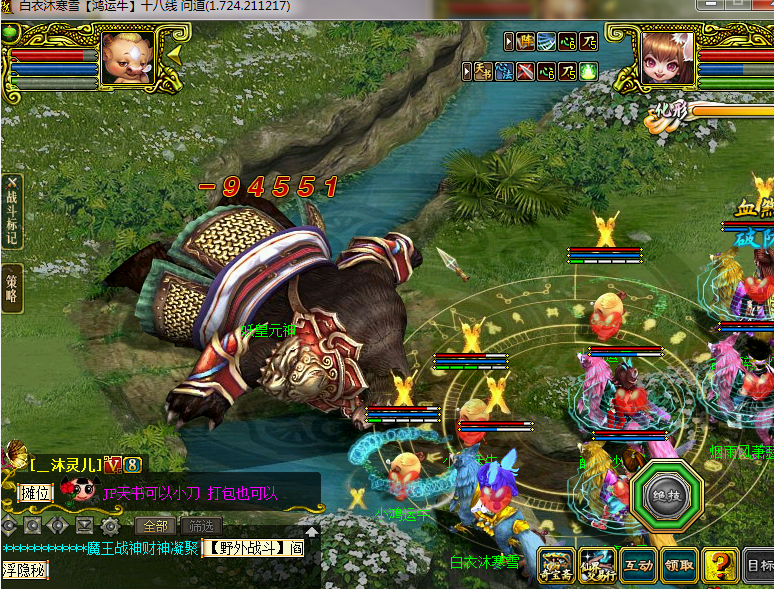
Task: Open the 目标 target button
Action: point(760,566)
